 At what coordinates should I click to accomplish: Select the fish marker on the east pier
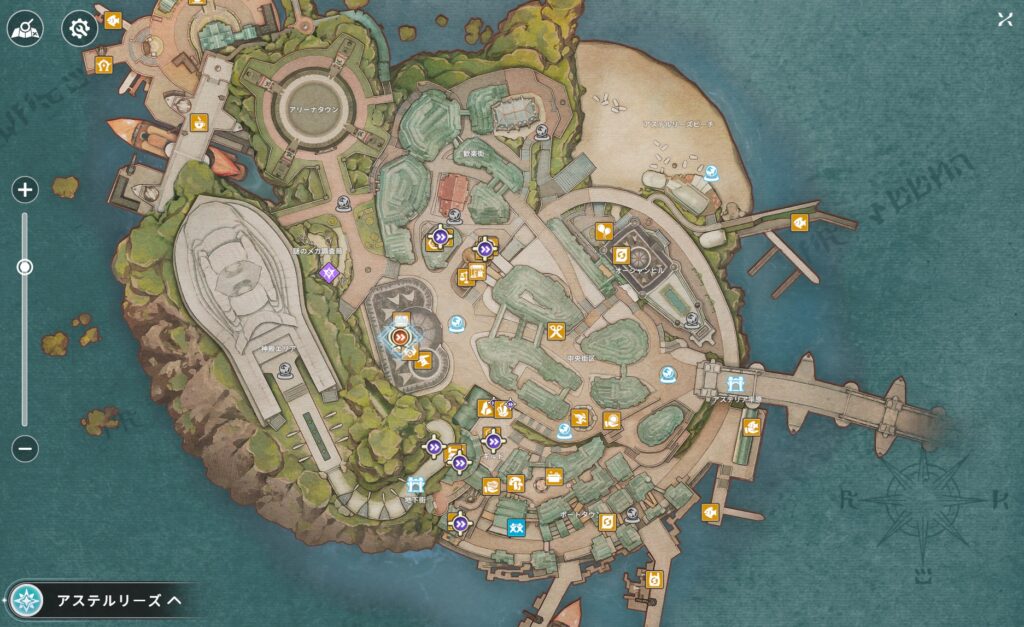pyautogui.click(x=799, y=222)
